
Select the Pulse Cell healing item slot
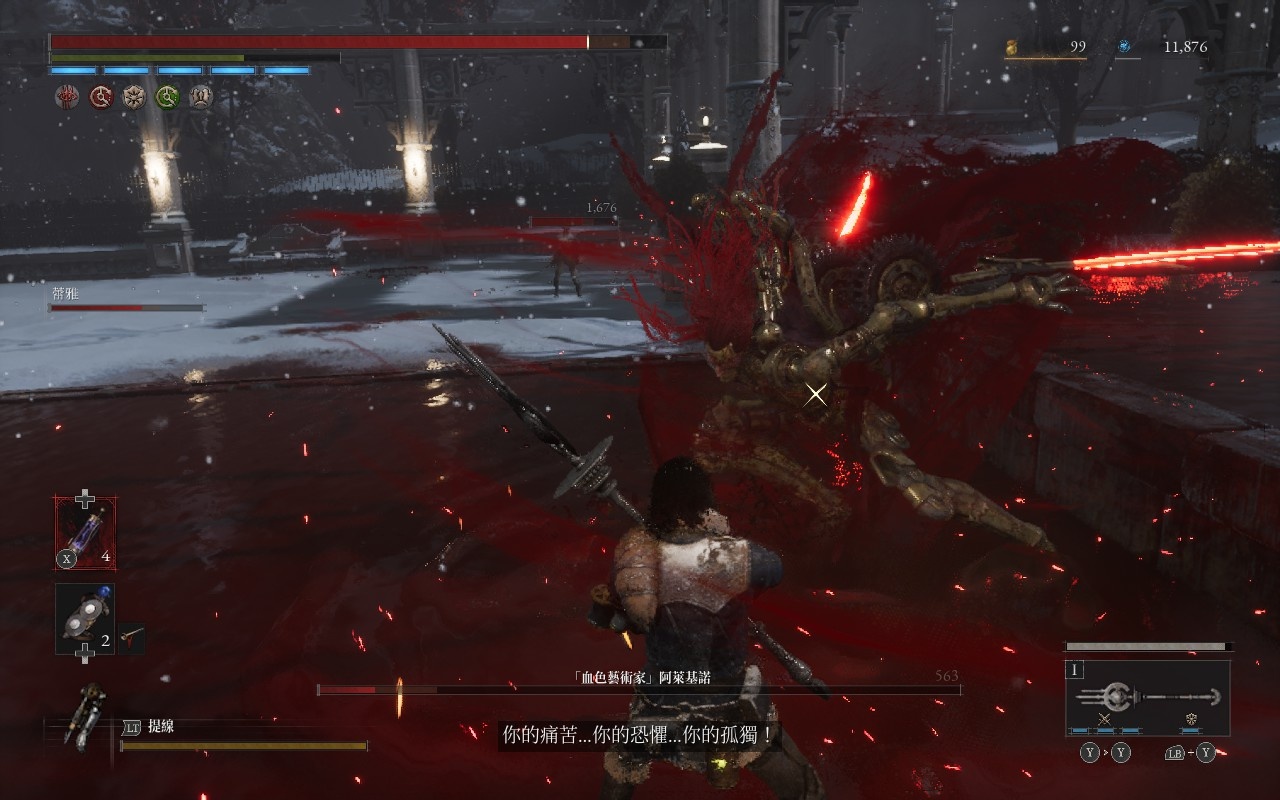(85, 533)
